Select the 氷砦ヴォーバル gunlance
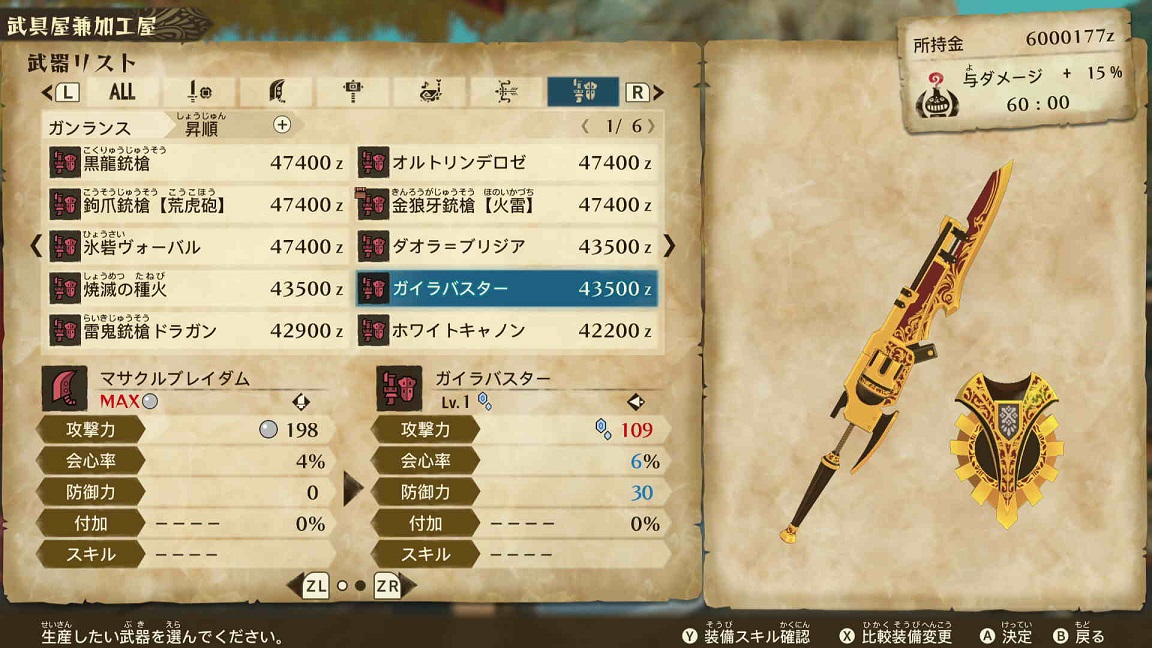 [196, 246]
